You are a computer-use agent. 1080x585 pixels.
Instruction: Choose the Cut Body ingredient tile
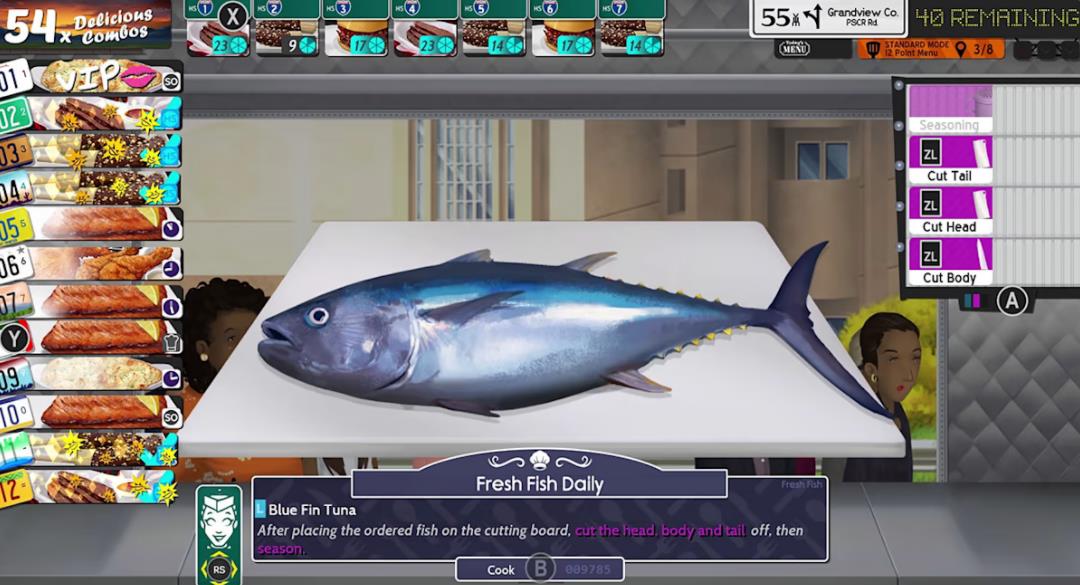tap(949, 262)
